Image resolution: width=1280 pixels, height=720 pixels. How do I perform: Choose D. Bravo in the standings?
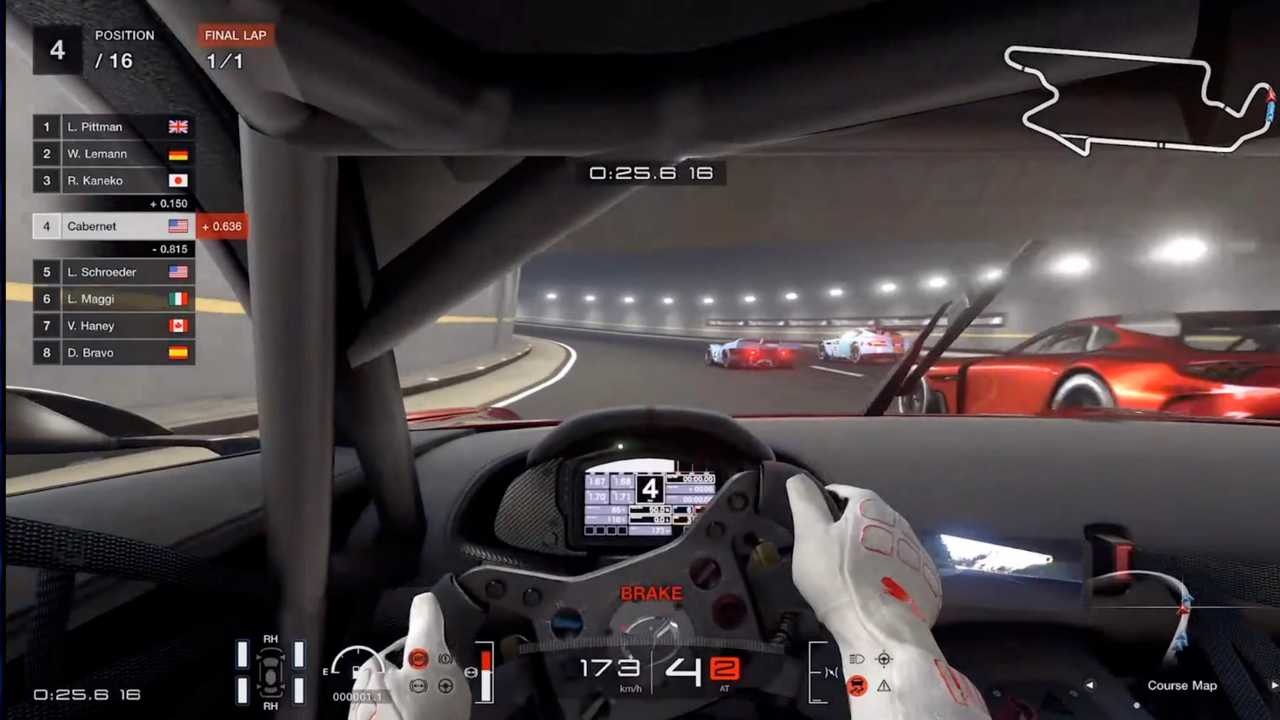[113, 353]
